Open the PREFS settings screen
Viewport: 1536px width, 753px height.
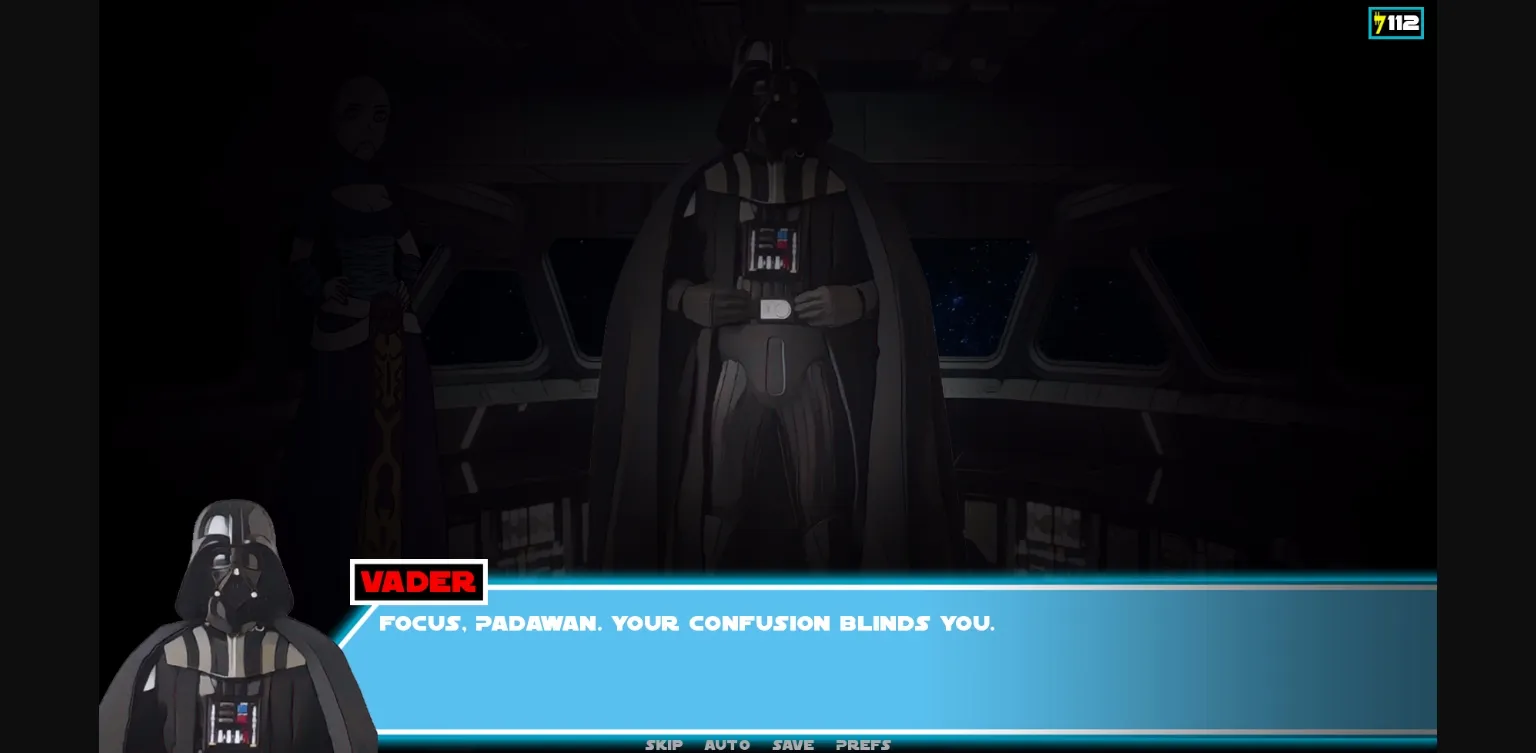click(x=862, y=744)
